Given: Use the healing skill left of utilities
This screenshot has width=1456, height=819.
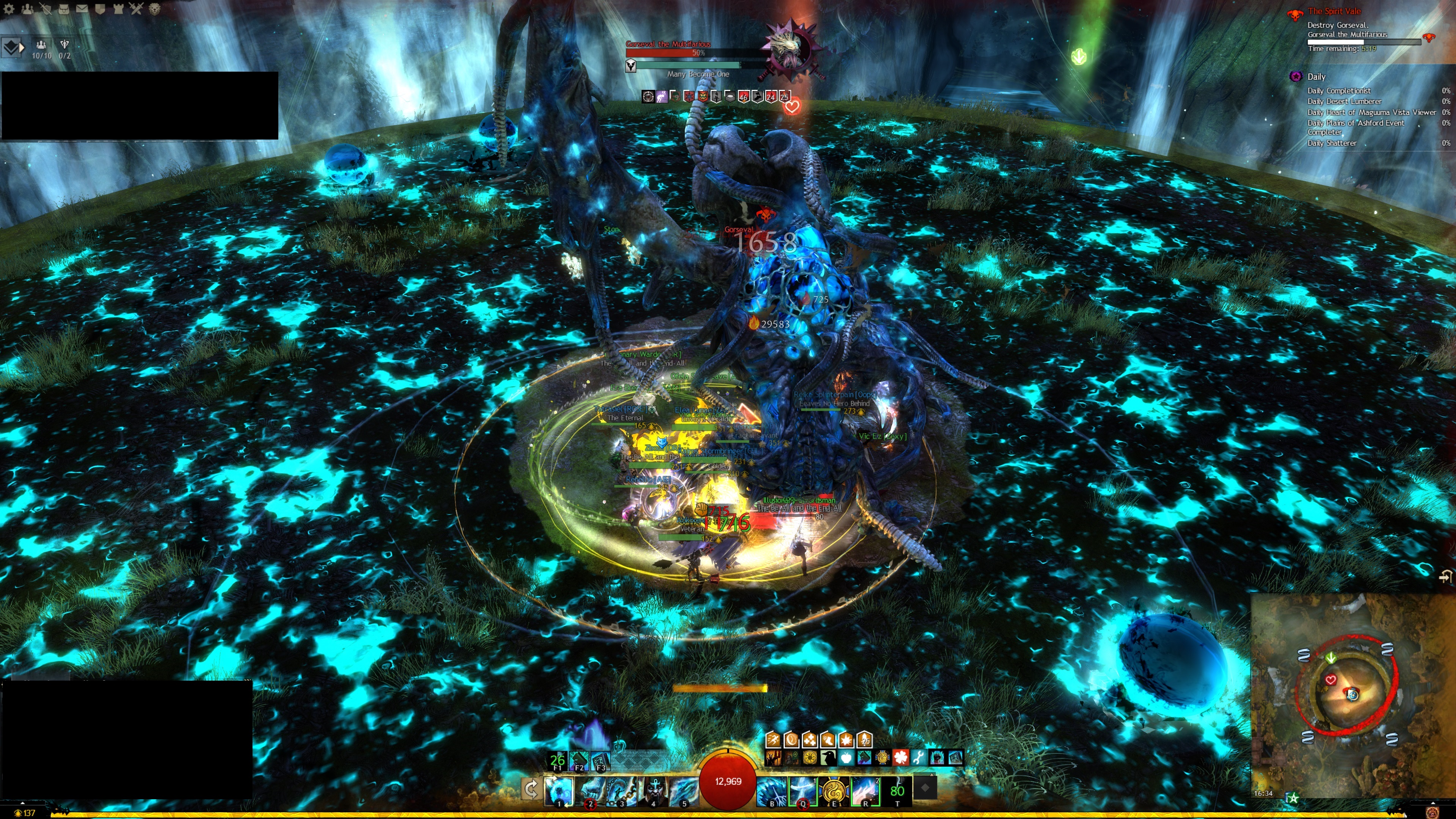Looking at the screenshot, I should pyautogui.click(x=772, y=789).
